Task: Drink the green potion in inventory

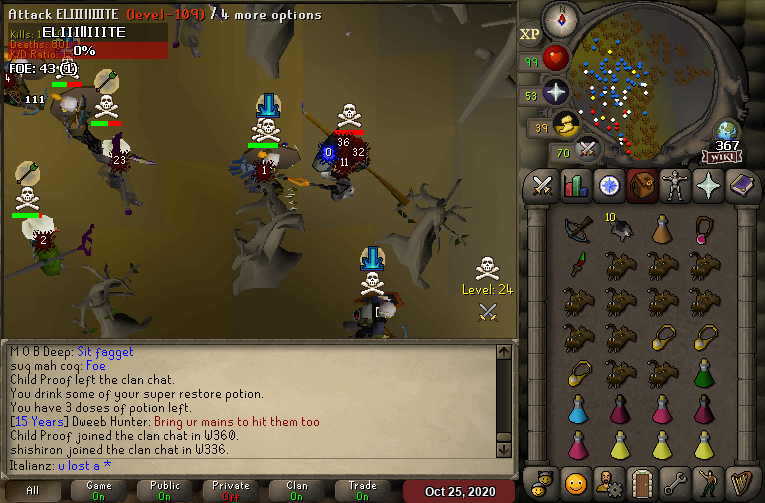Action: tap(706, 374)
